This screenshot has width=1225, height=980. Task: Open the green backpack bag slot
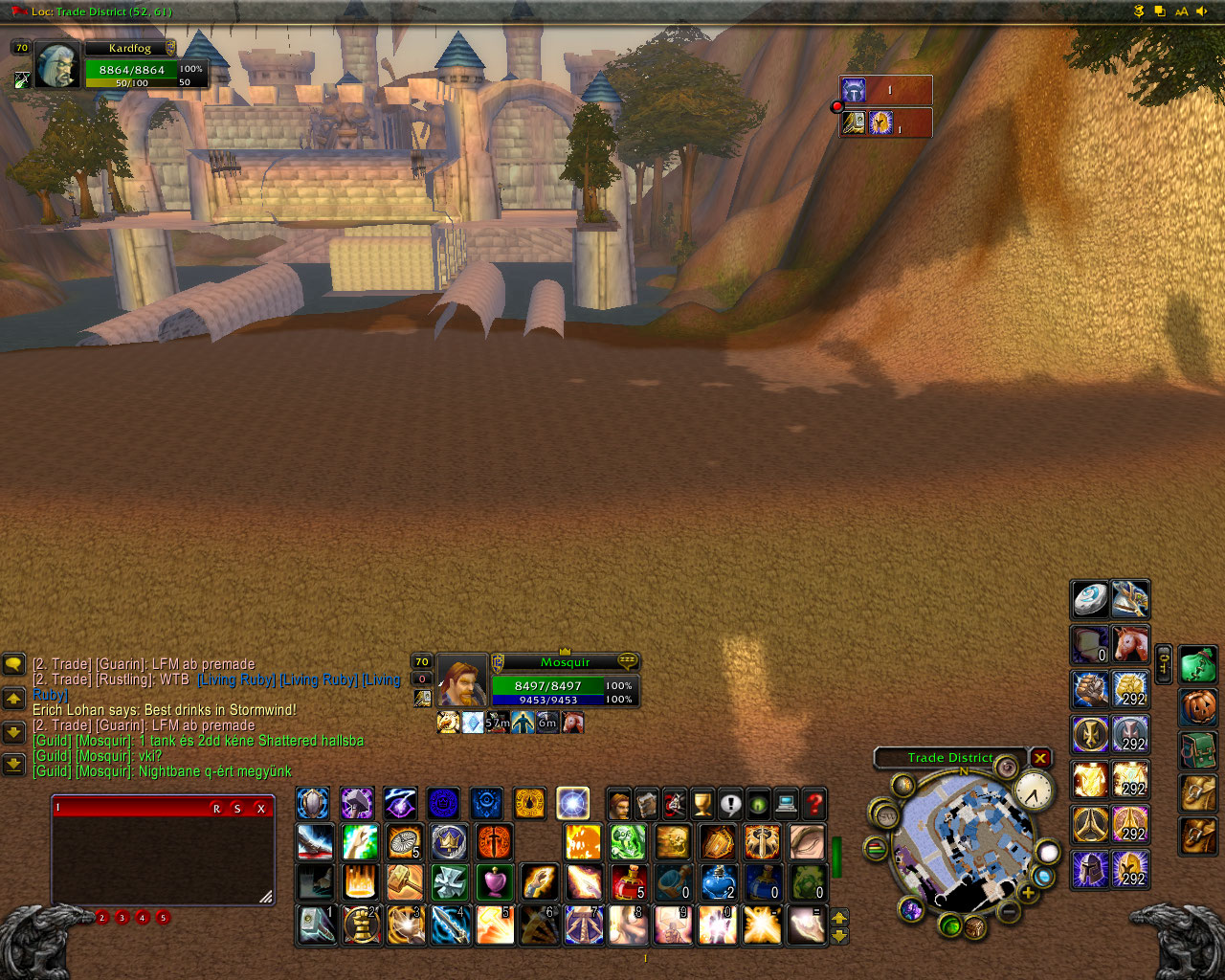coord(1197,663)
